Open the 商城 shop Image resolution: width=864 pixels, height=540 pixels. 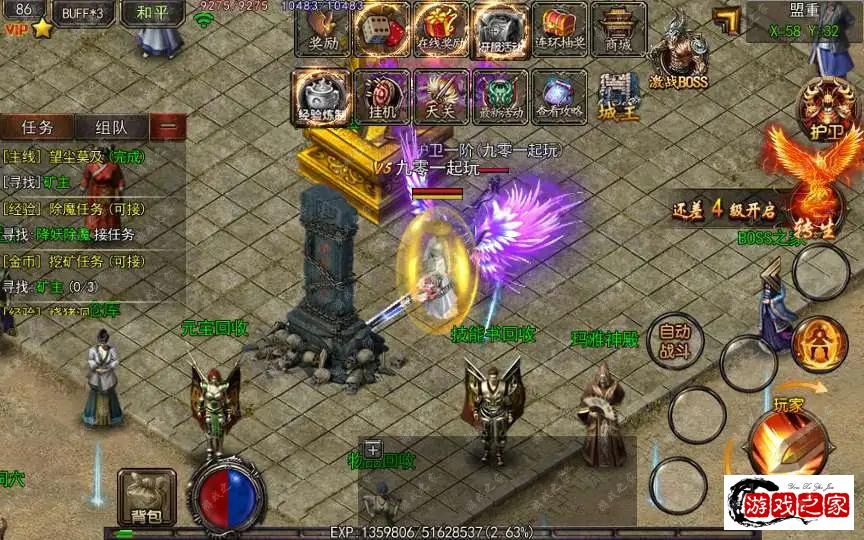[618, 28]
